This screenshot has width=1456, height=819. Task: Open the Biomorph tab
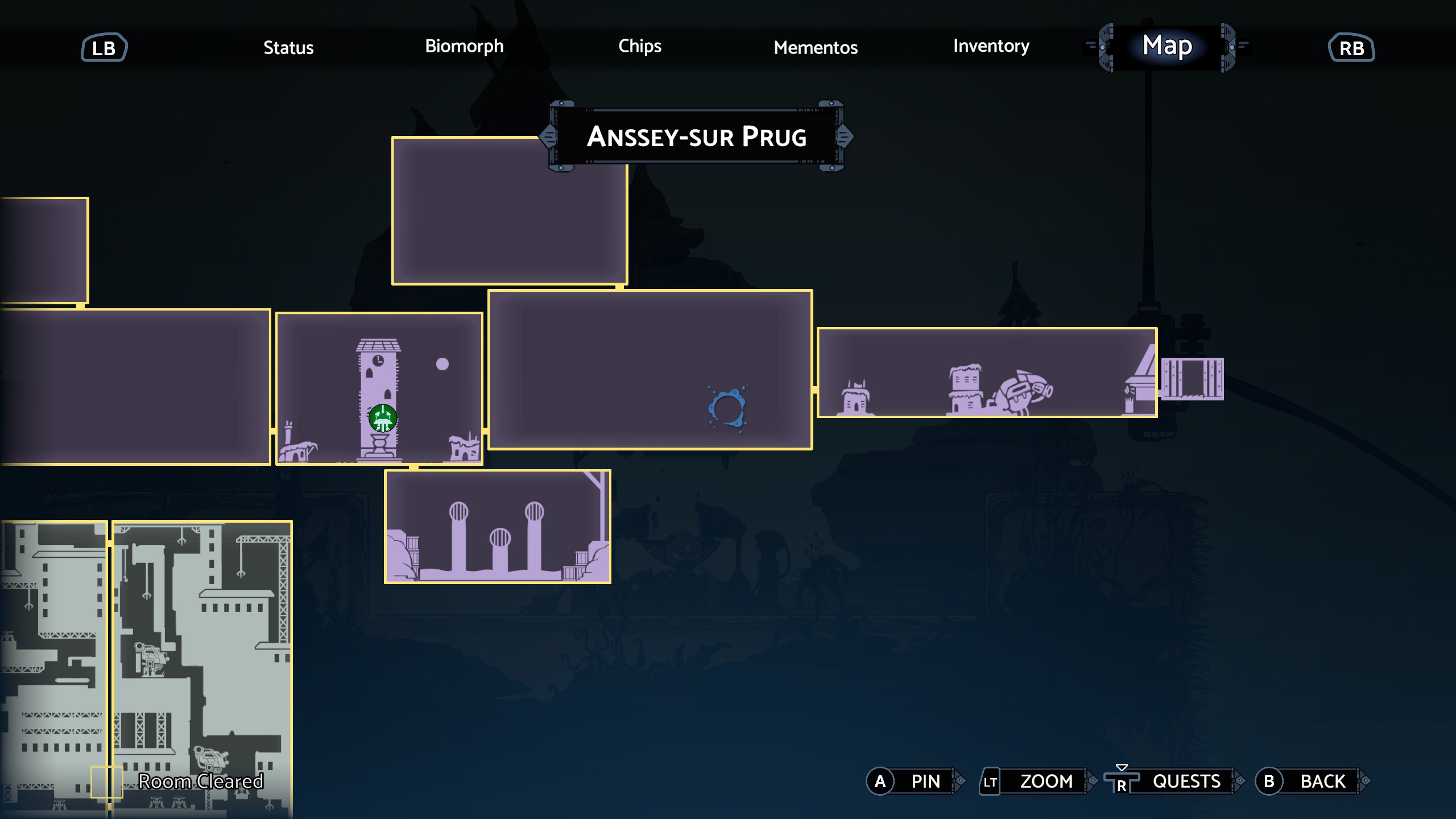click(x=464, y=47)
